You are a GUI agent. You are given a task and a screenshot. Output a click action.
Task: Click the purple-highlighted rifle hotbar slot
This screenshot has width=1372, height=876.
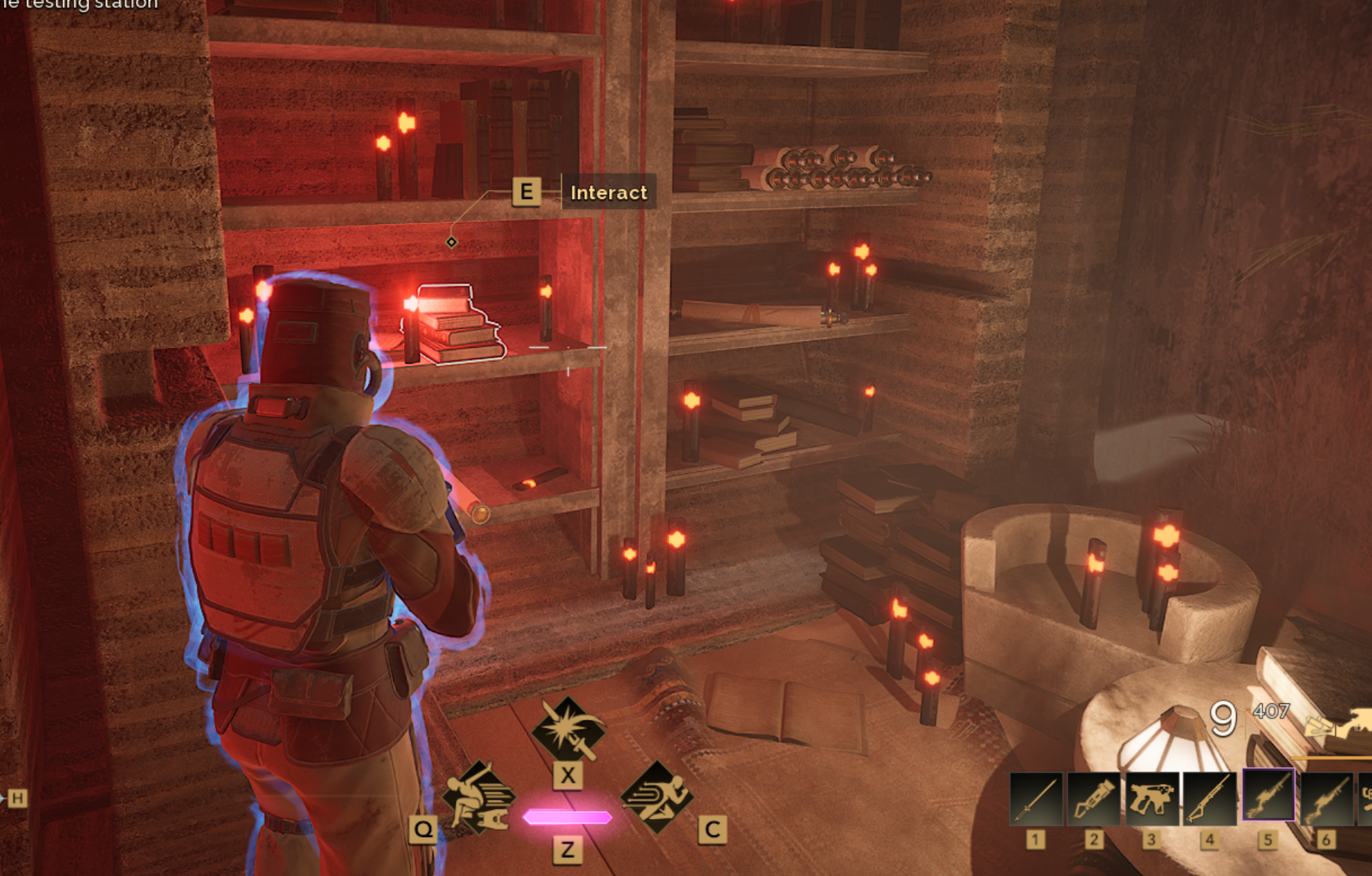pos(1268,796)
